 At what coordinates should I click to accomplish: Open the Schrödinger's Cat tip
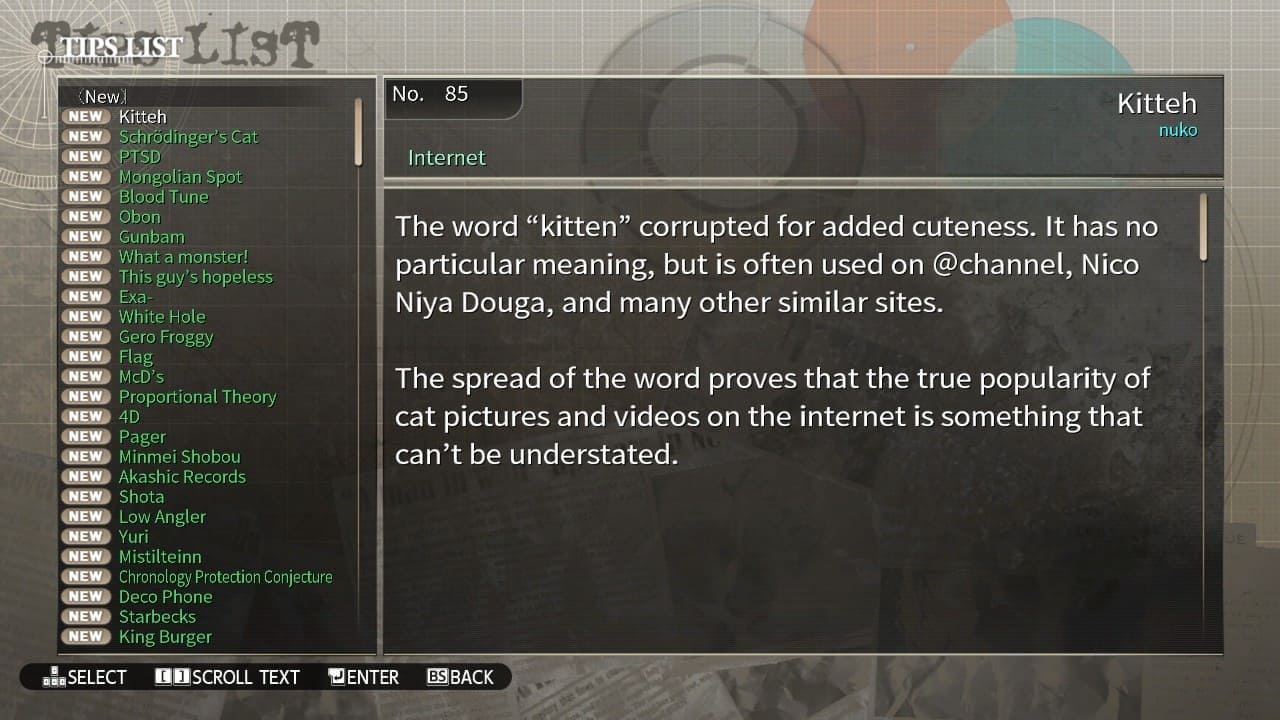pos(188,137)
